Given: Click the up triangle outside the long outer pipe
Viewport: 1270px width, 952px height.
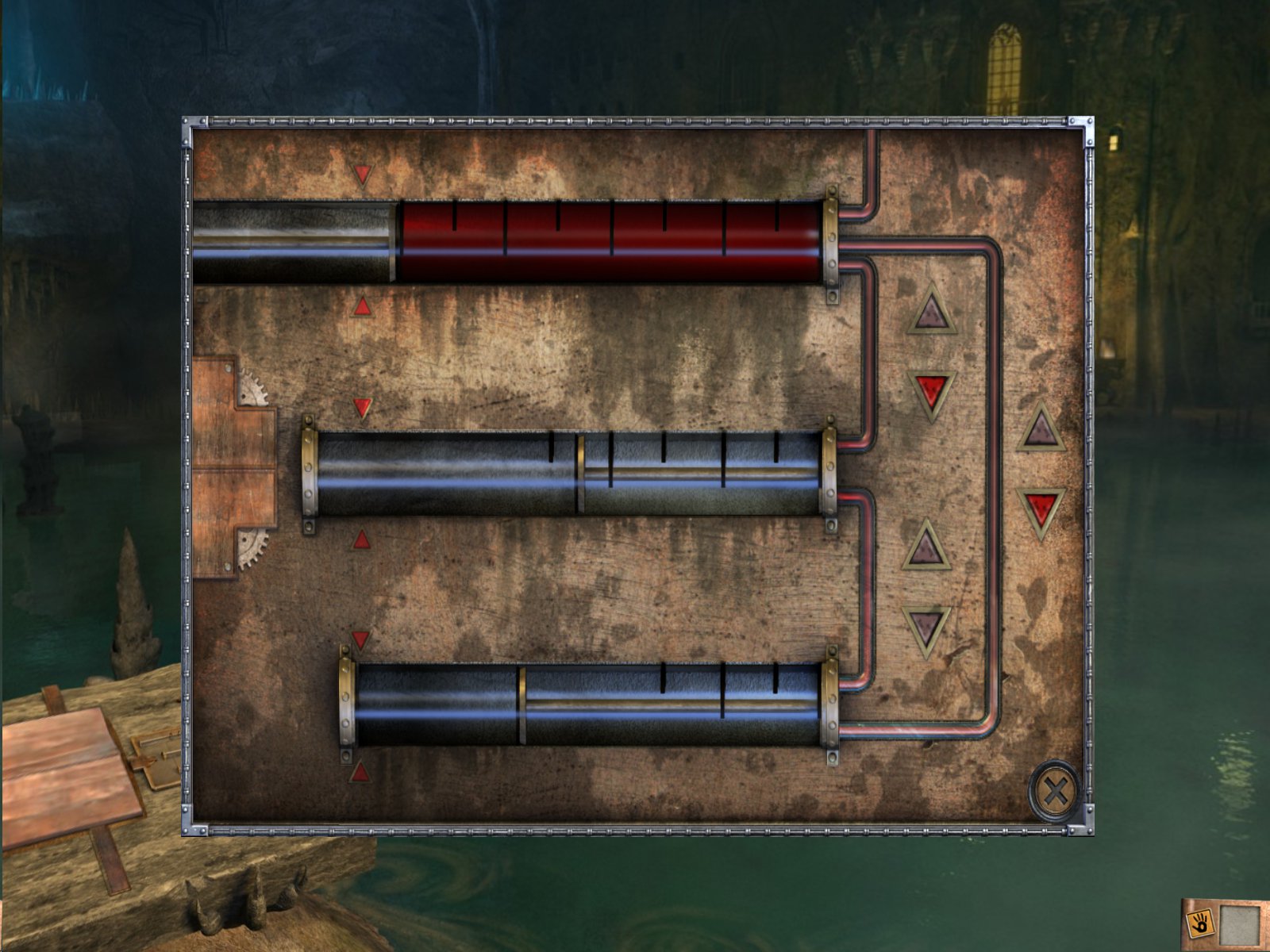Looking at the screenshot, I should click(1040, 429).
